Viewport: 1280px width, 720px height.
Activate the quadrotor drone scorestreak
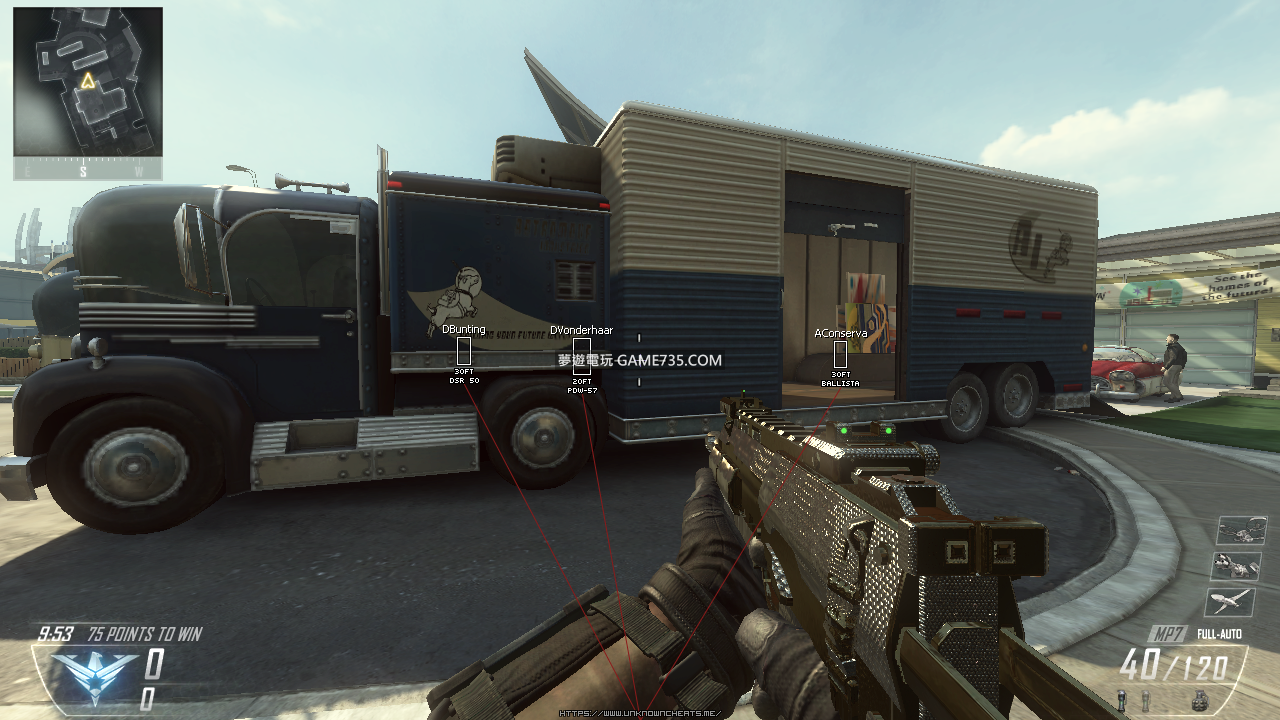pyautogui.click(x=1237, y=532)
